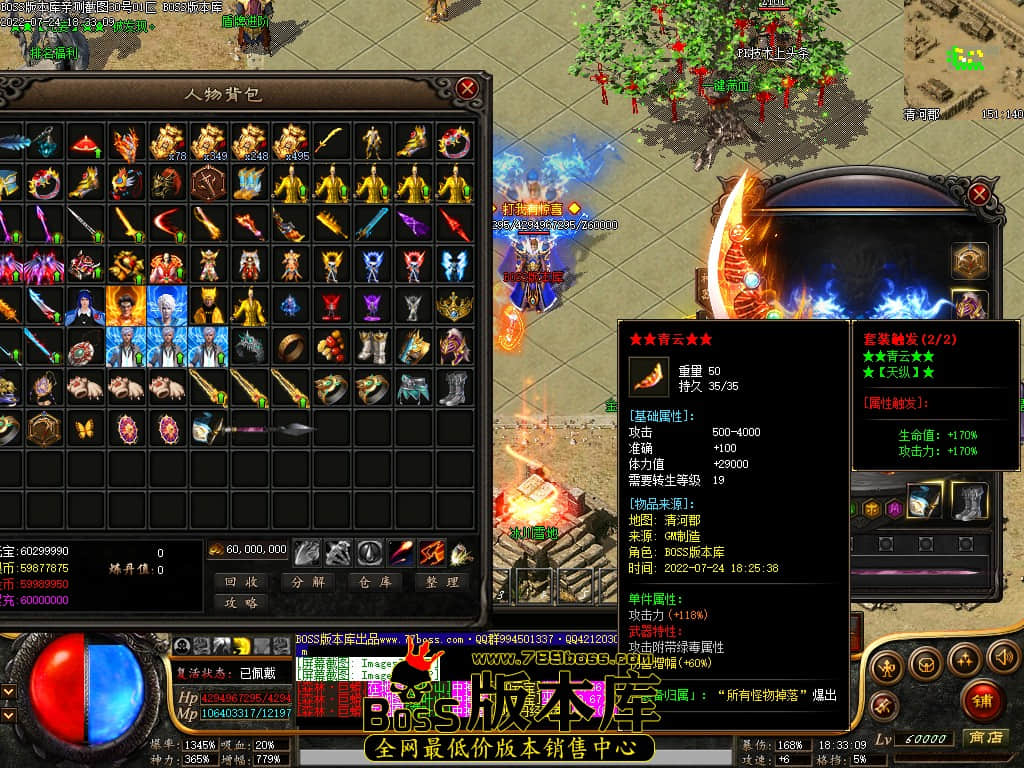Select the item stack showing x495
This screenshot has width=1024, height=768.
click(x=290, y=143)
